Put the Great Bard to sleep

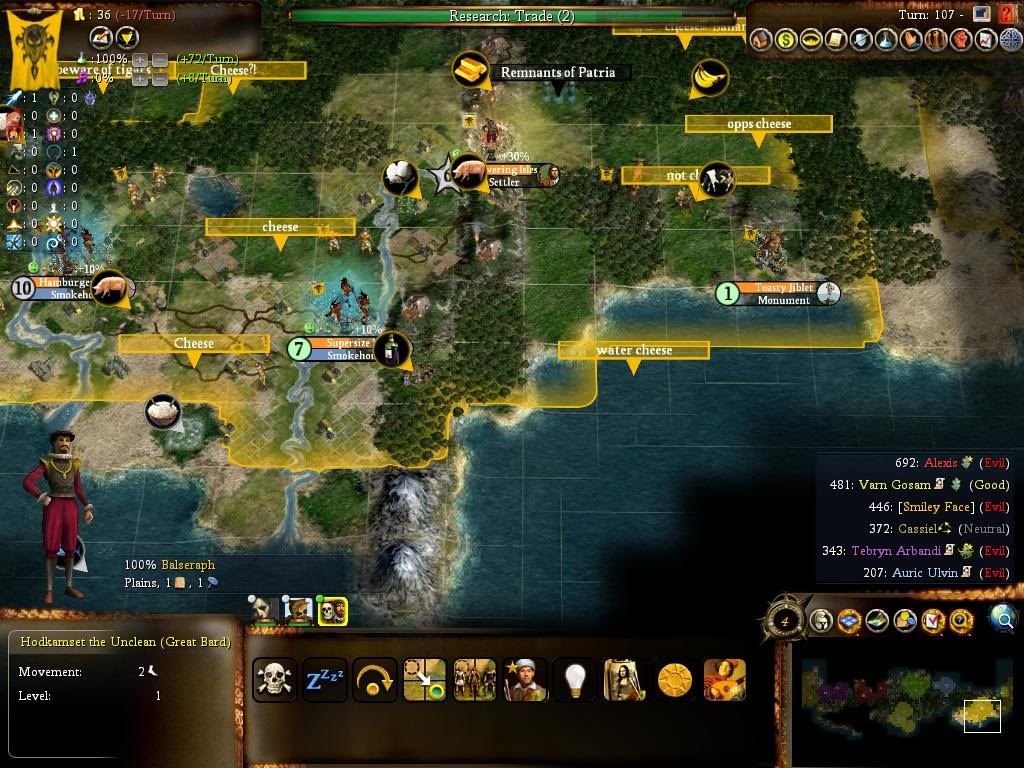point(325,681)
